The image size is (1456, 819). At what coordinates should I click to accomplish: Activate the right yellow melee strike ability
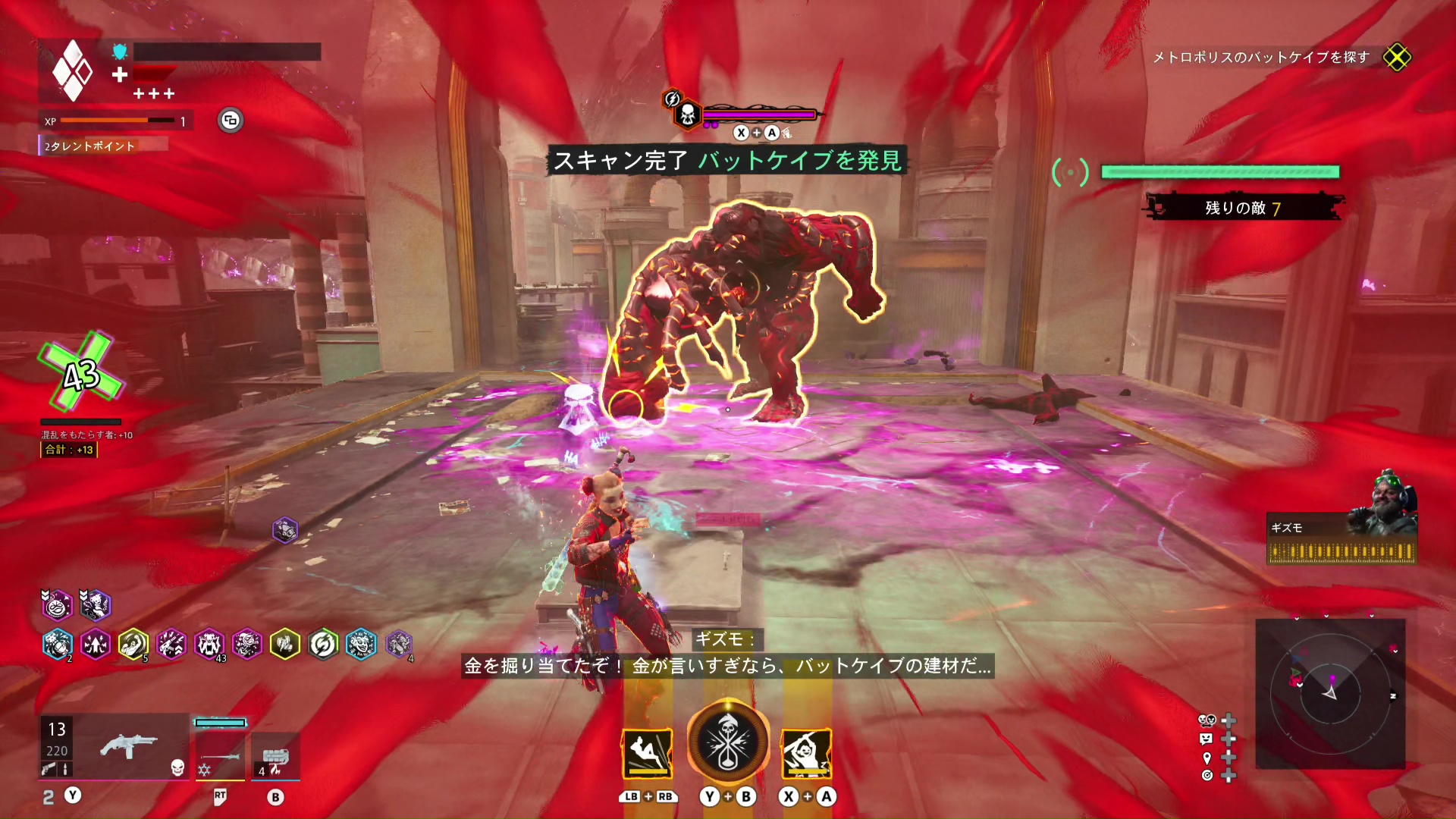click(807, 753)
